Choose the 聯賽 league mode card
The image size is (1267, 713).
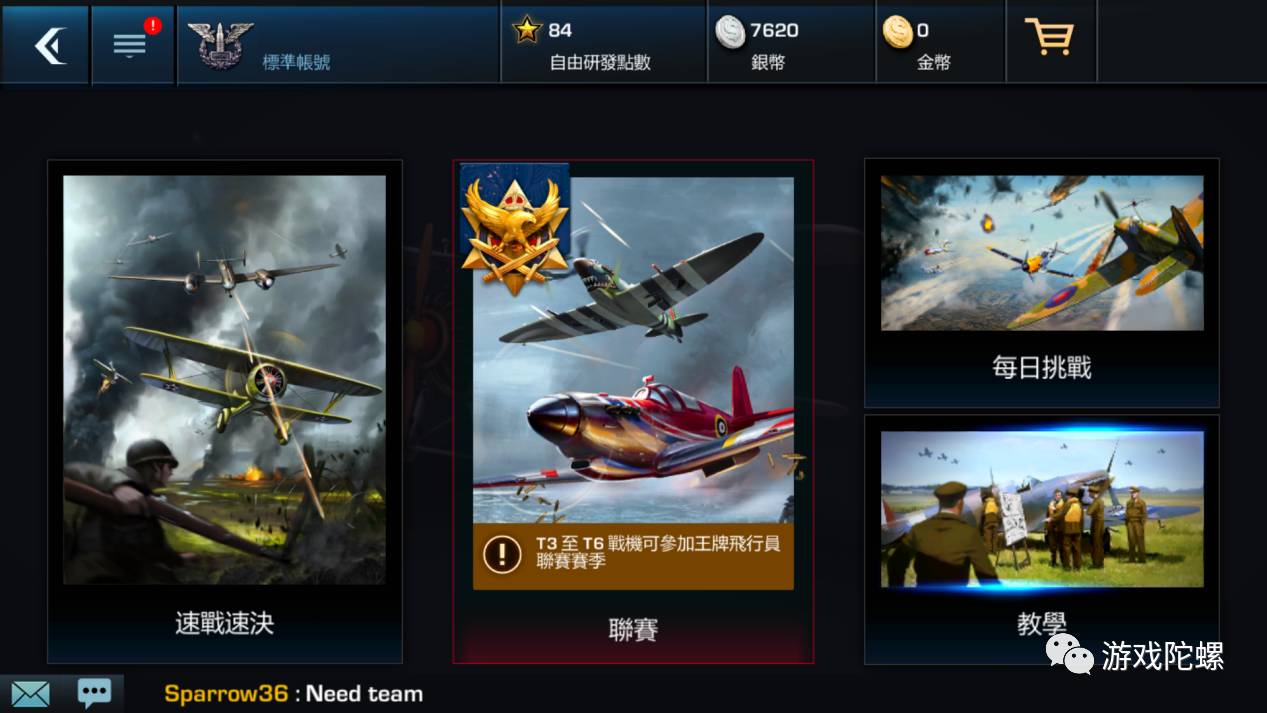(x=633, y=628)
